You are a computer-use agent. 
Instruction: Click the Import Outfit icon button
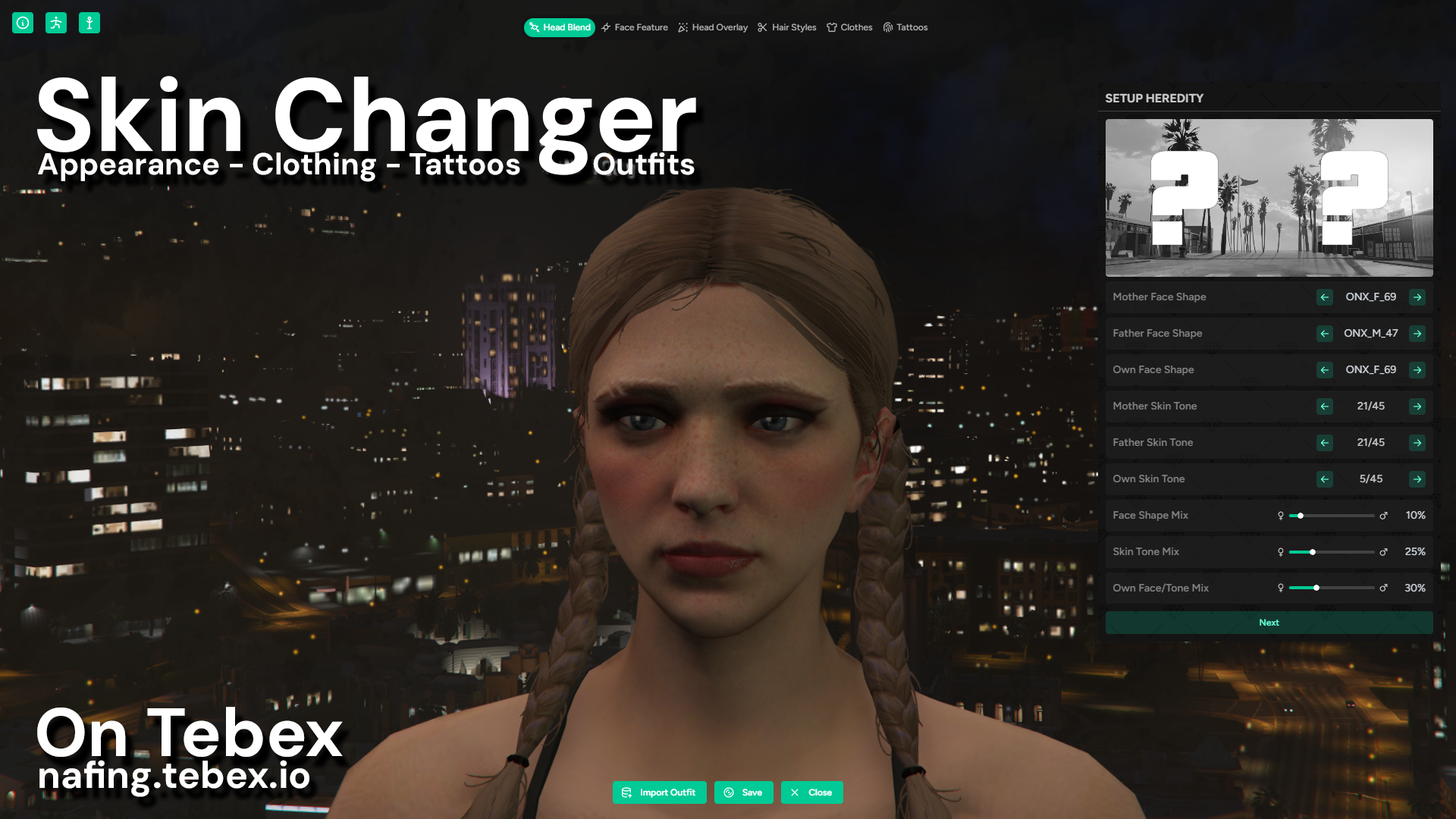pos(626,792)
